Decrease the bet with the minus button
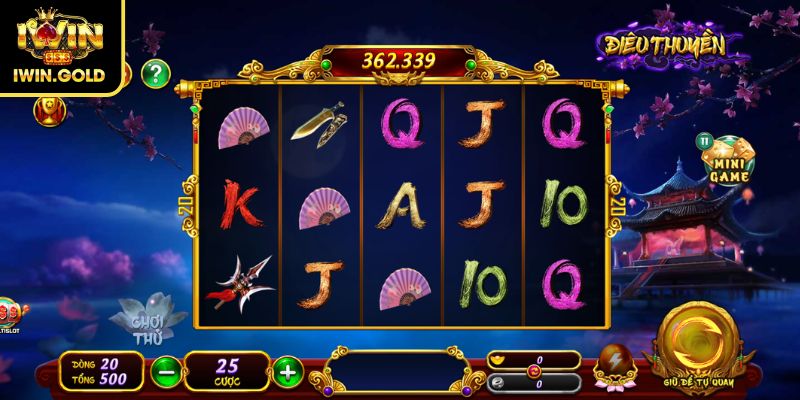The width and height of the screenshot is (800, 400). point(166,372)
